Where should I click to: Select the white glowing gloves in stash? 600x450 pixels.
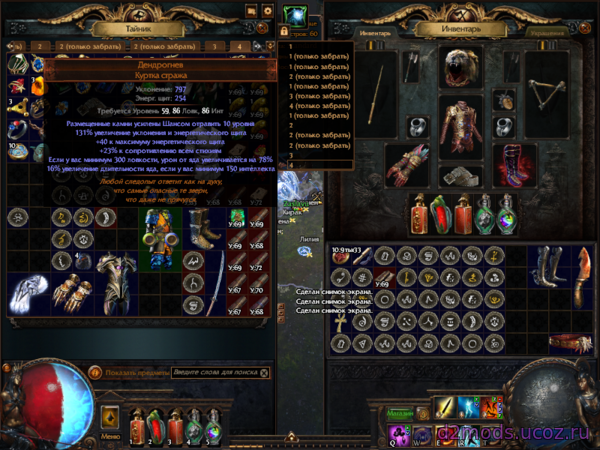(27, 293)
